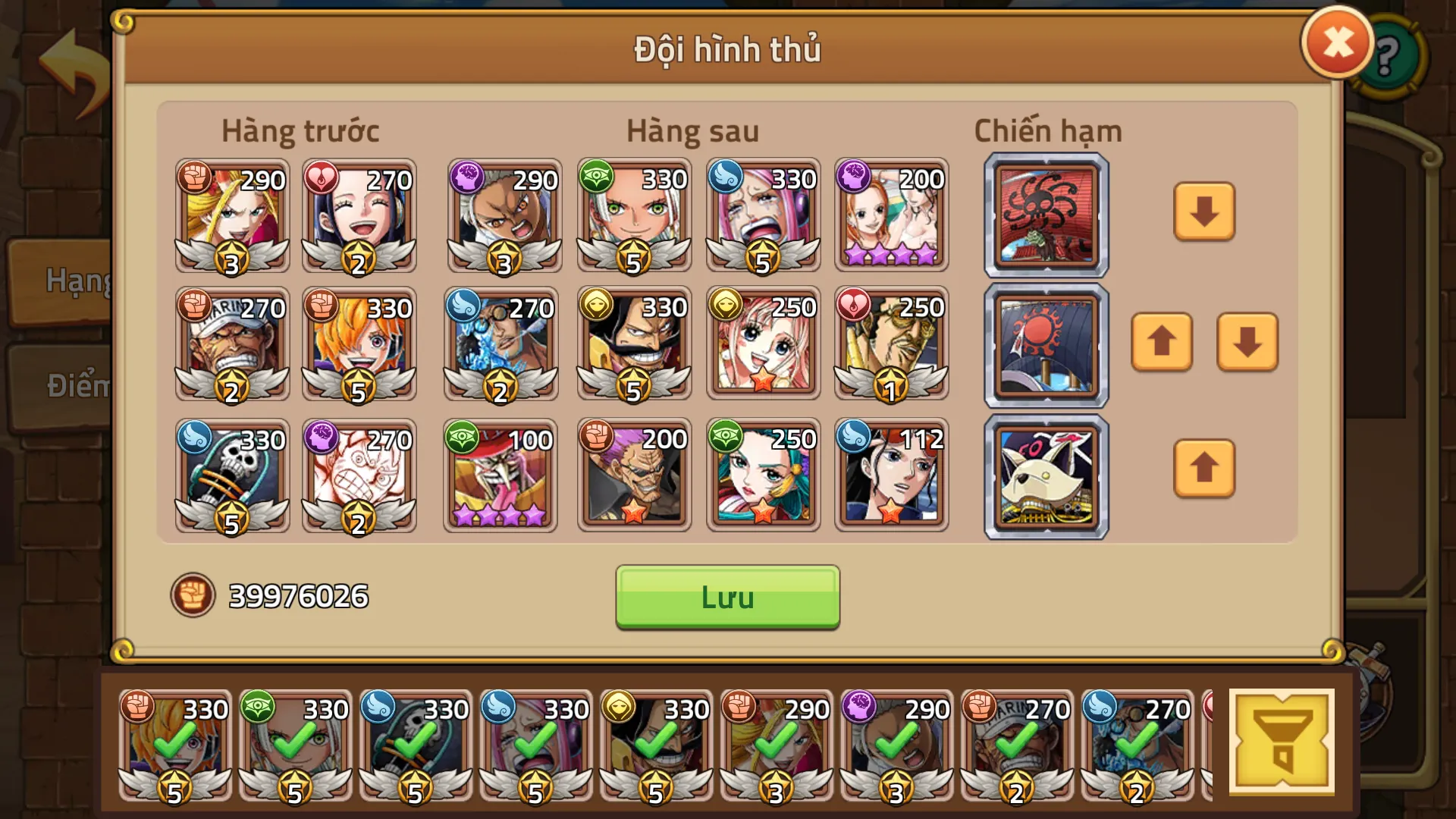Switch to the Hạng tab on the left

coord(76,281)
